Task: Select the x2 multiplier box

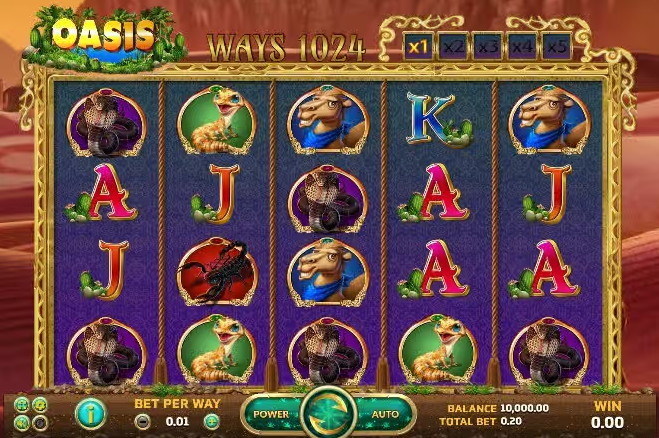Action: pyautogui.click(x=452, y=46)
